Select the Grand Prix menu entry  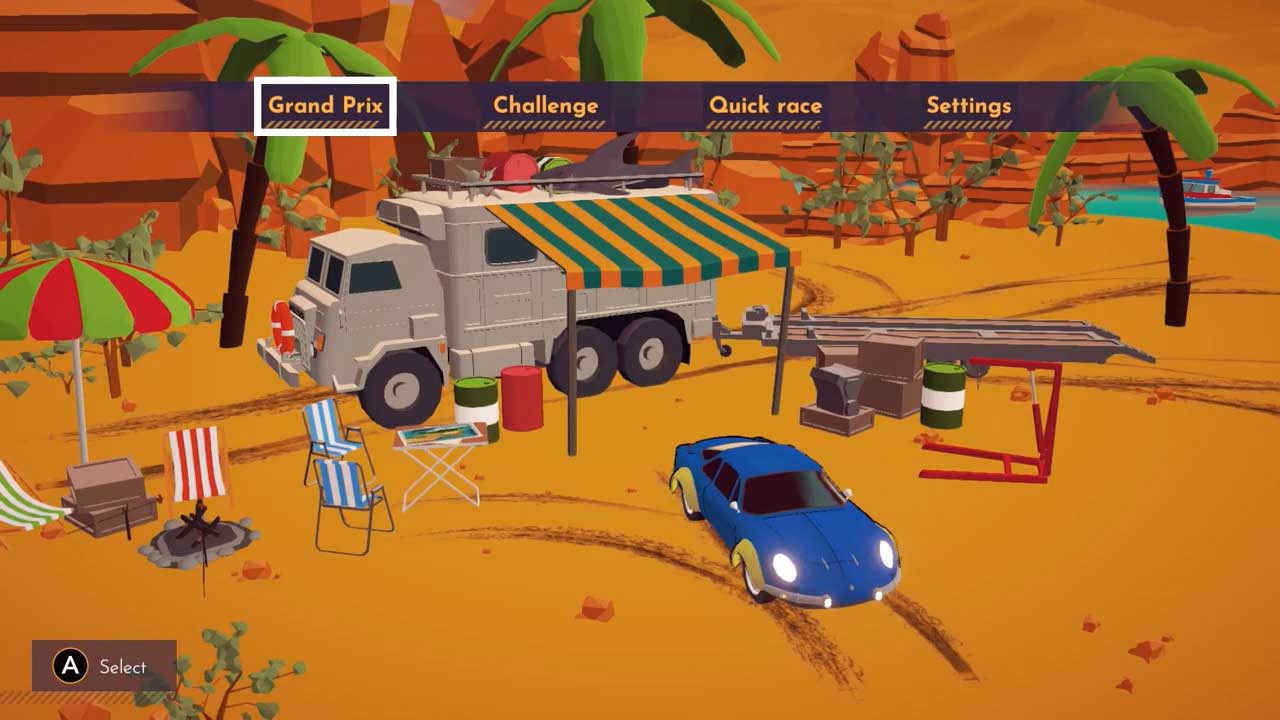pyautogui.click(x=325, y=106)
